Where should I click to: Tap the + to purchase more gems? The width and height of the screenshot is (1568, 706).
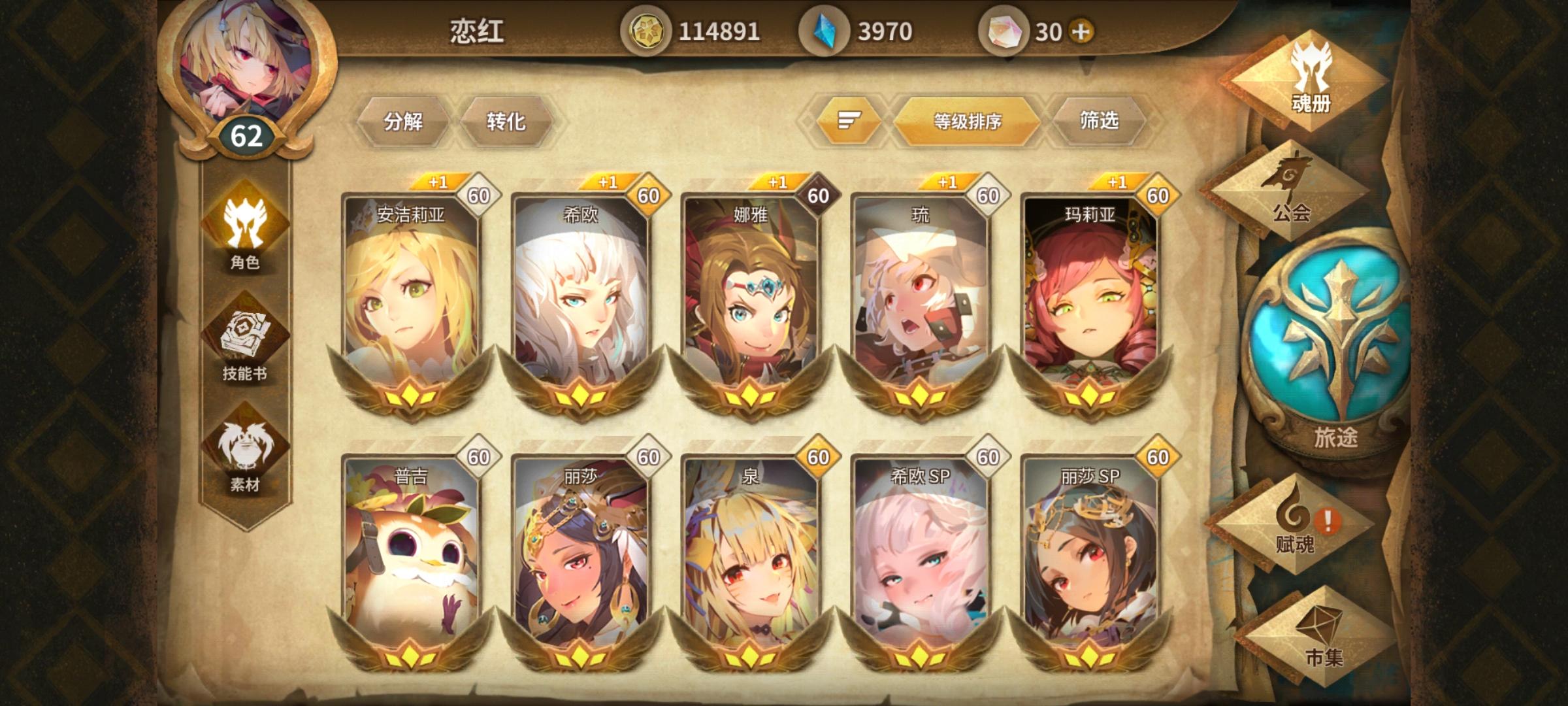tap(1082, 29)
